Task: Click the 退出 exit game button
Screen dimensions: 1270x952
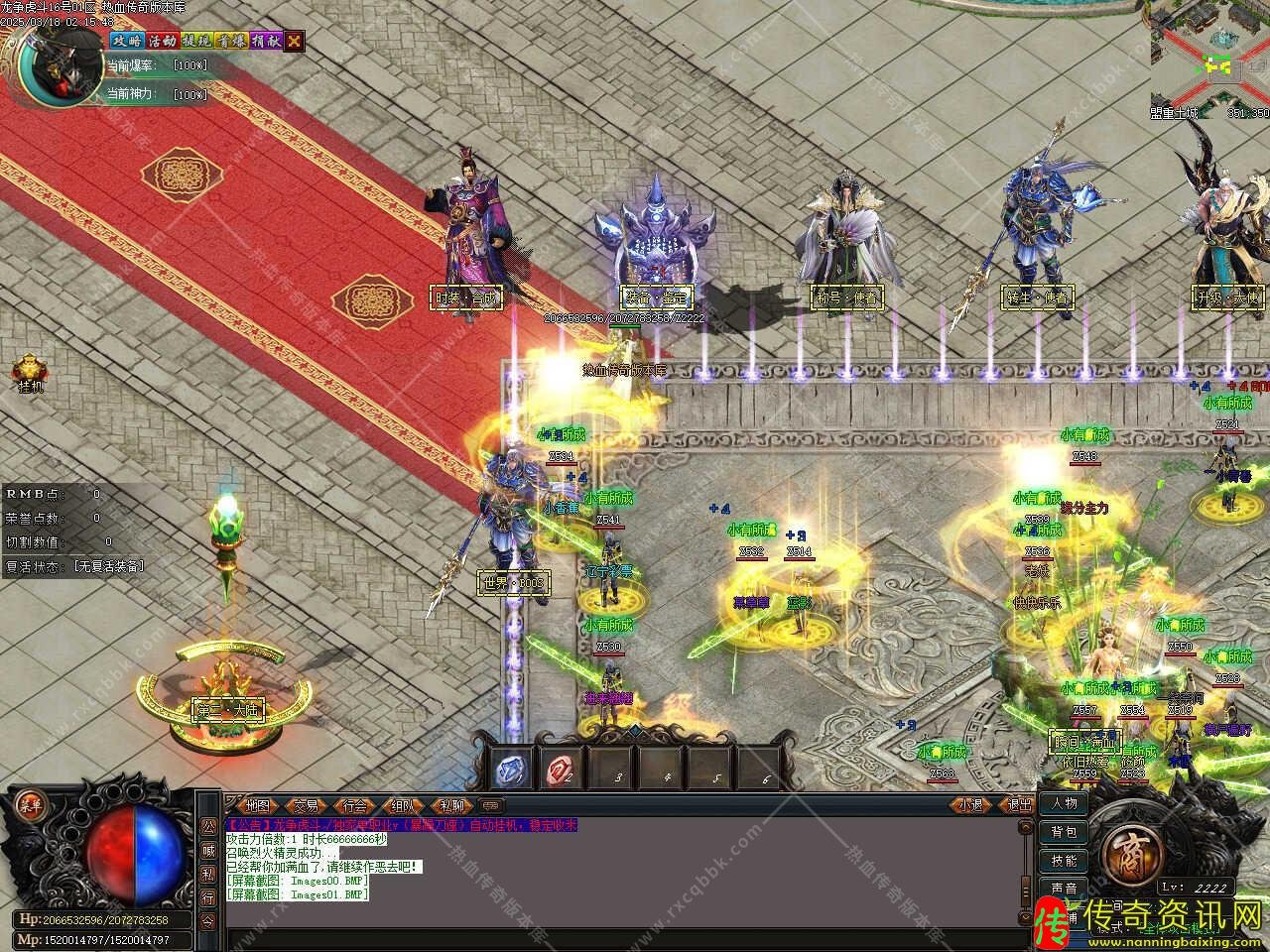Action: click(x=1020, y=805)
